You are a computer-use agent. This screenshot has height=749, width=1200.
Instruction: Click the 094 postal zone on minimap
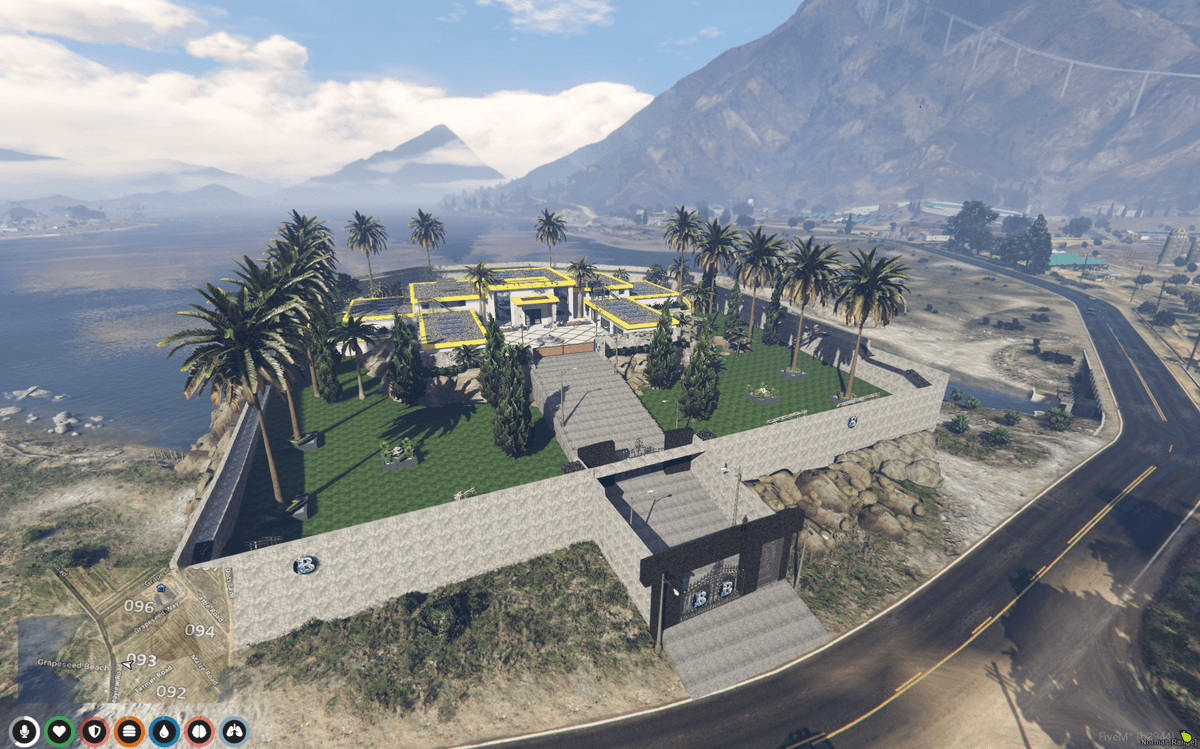tap(200, 631)
